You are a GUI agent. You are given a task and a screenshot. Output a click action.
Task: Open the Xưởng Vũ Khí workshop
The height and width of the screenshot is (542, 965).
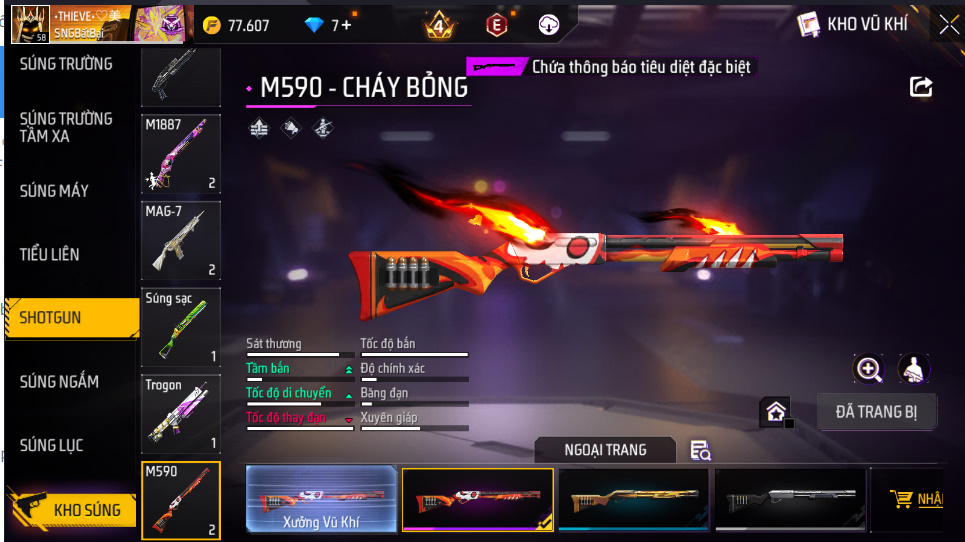pyautogui.click(x=321, y=498)
